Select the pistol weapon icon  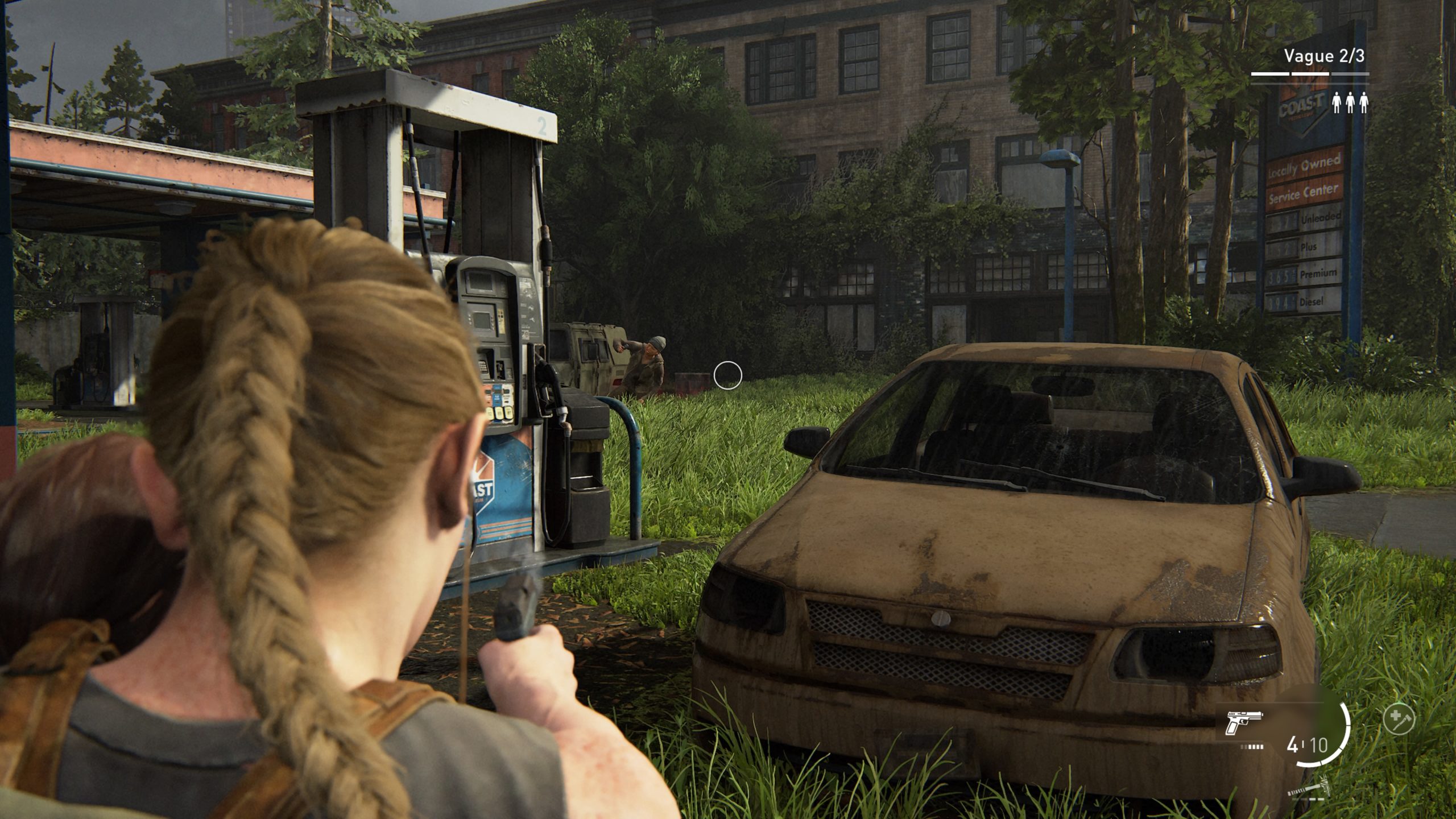[1244, 723]
